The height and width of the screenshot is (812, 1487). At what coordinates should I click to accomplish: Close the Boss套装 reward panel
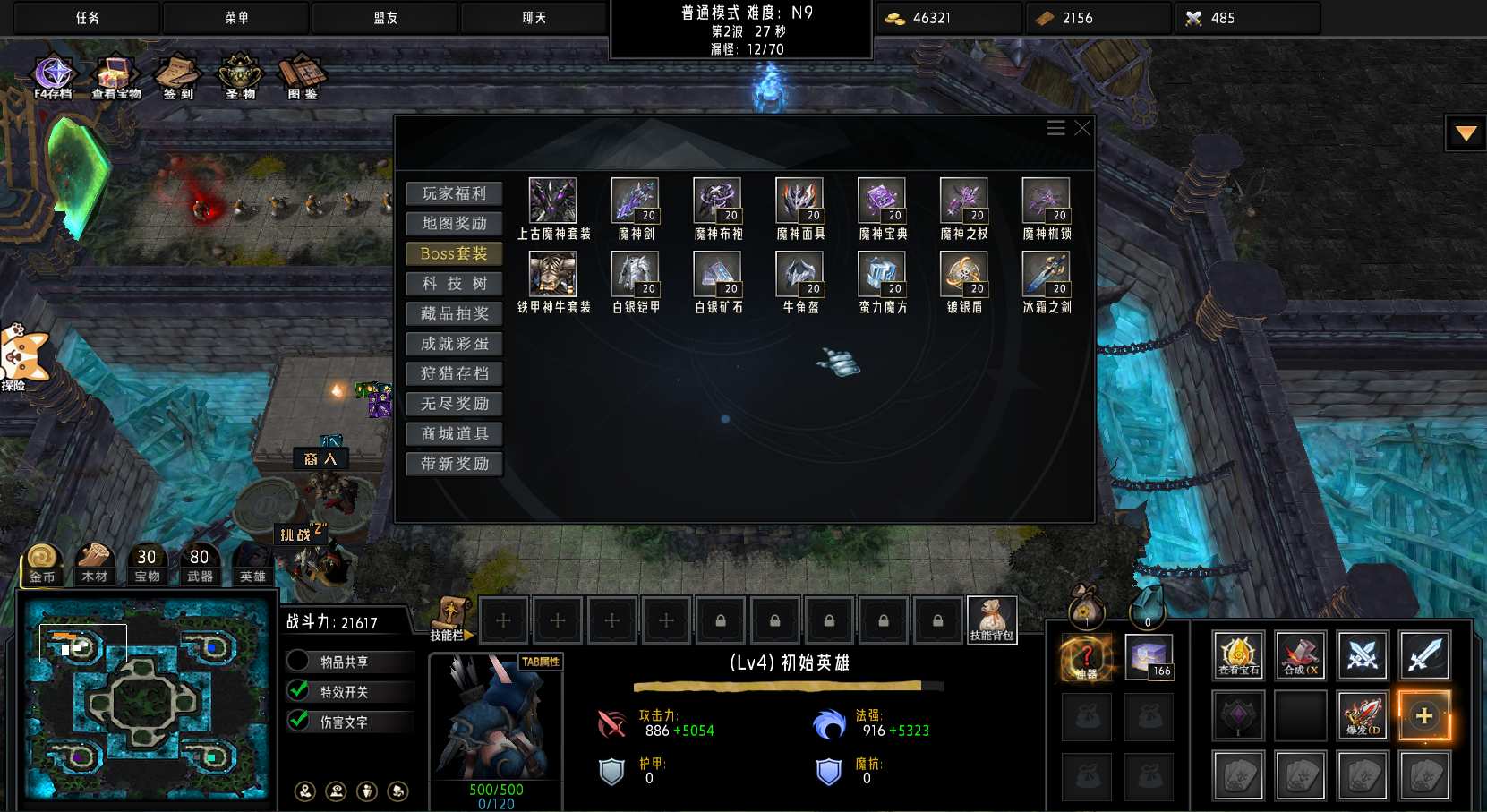[x=1082, y=128]
